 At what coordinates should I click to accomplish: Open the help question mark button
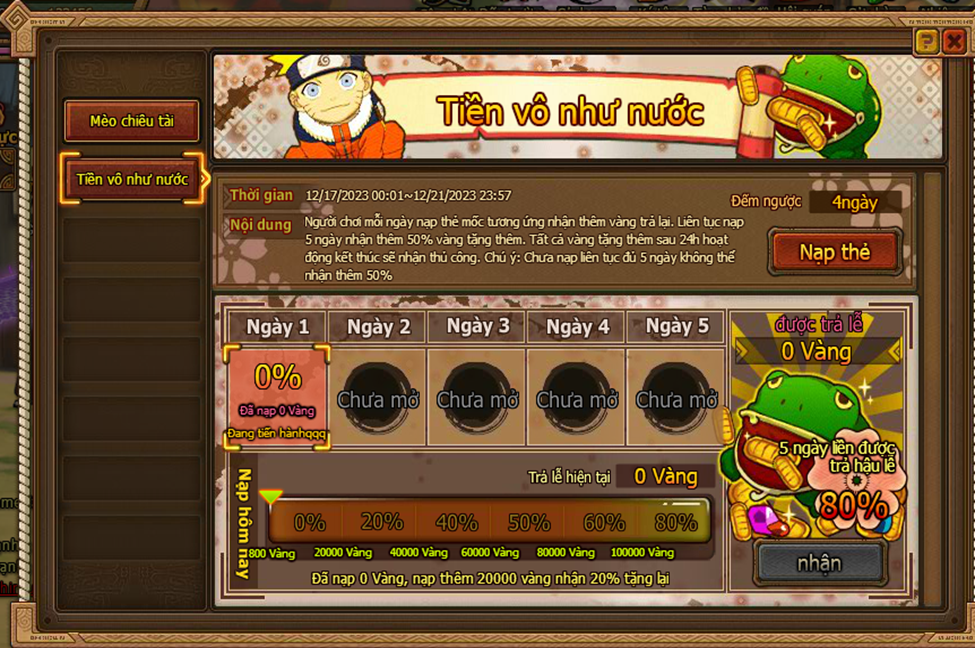click(x=926, y=41)
